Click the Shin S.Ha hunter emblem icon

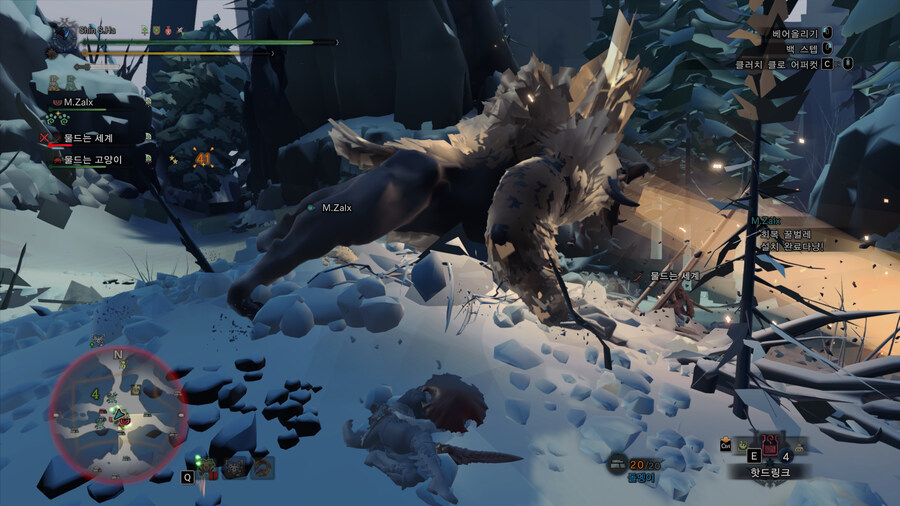(65, 35)
